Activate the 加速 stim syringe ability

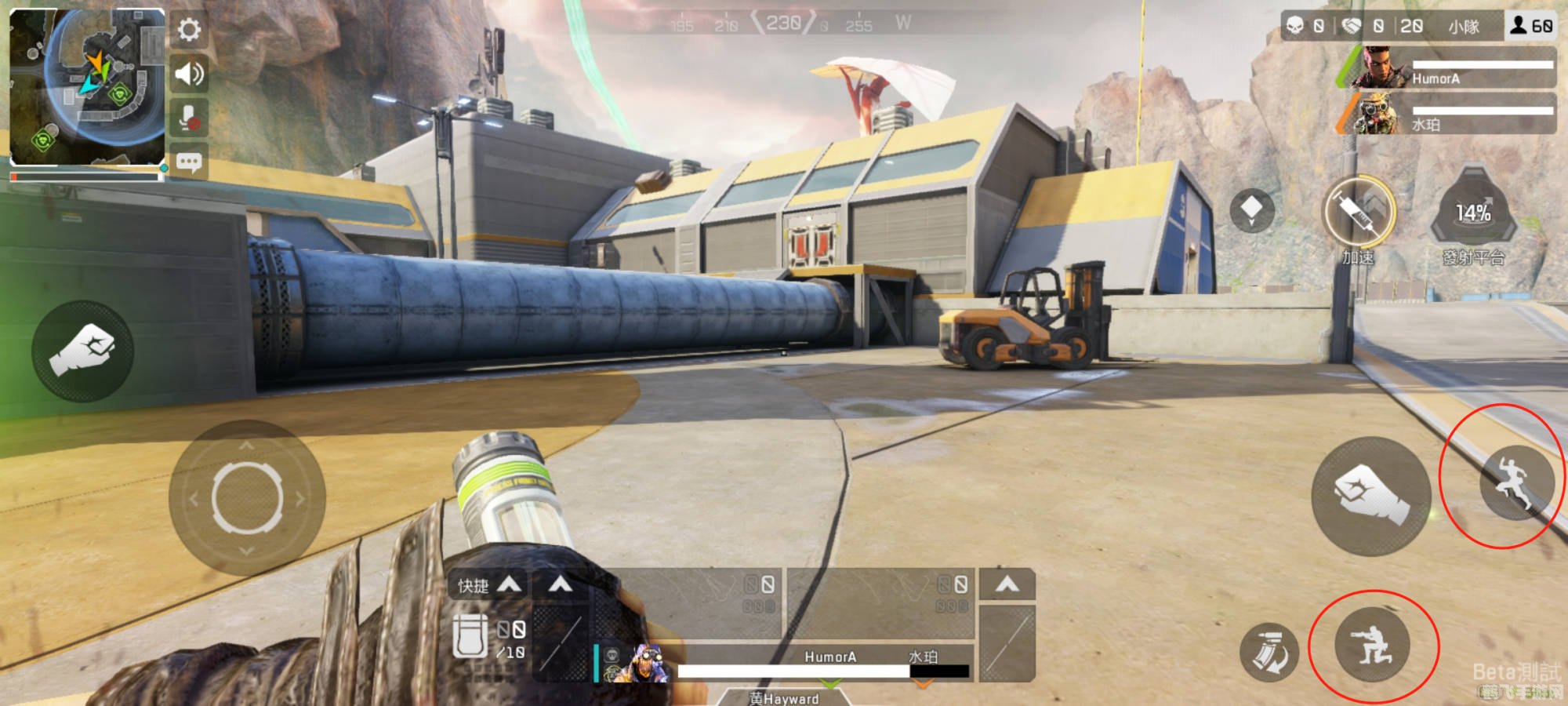(1359, 213)
